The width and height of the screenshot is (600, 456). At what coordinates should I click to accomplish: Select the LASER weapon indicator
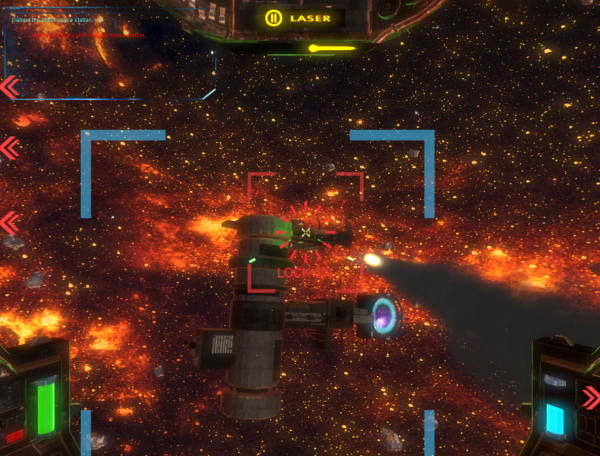point(299,18)
